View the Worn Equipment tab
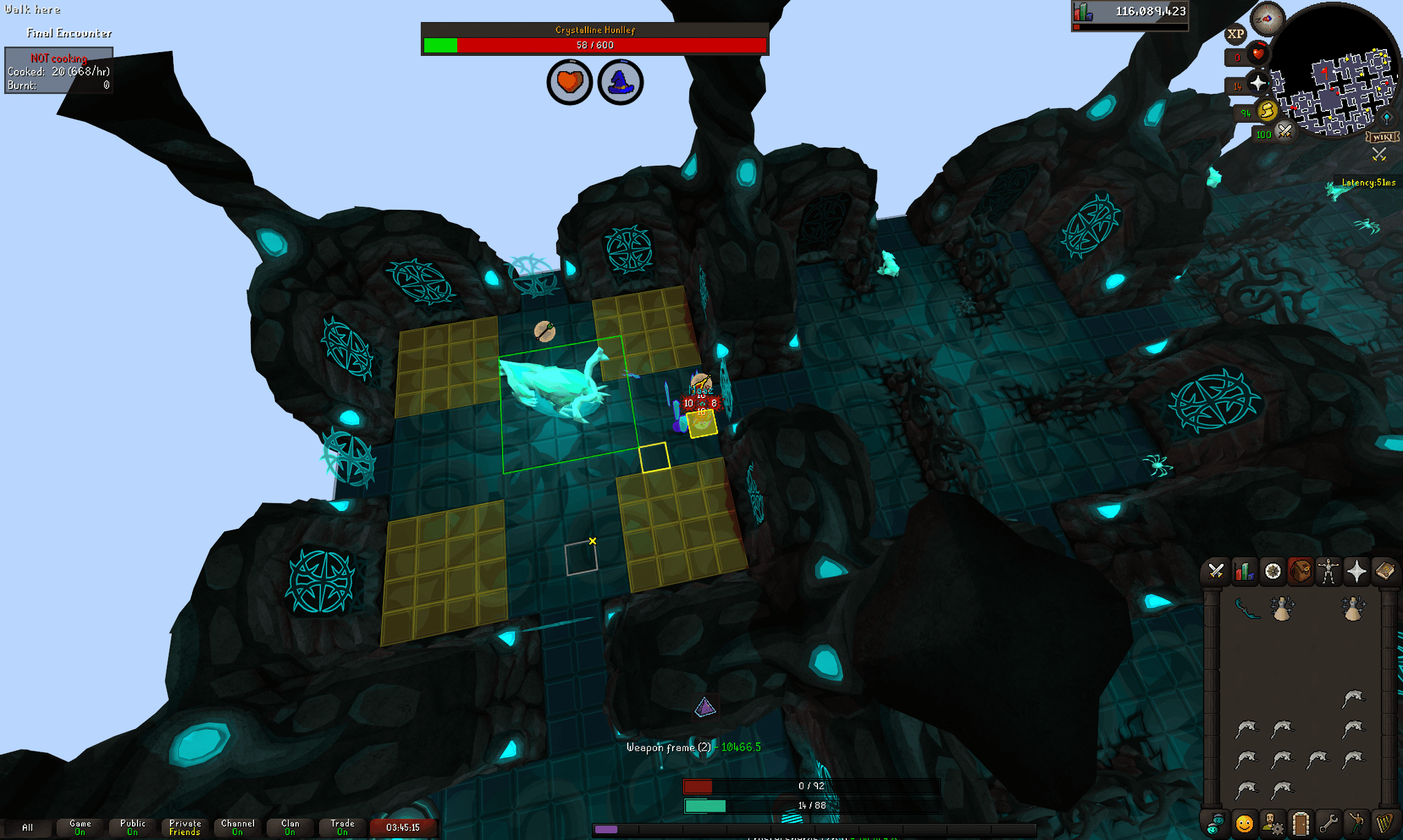The image size is (1403, 840). pyautogui.click(x=1329, y=571)
